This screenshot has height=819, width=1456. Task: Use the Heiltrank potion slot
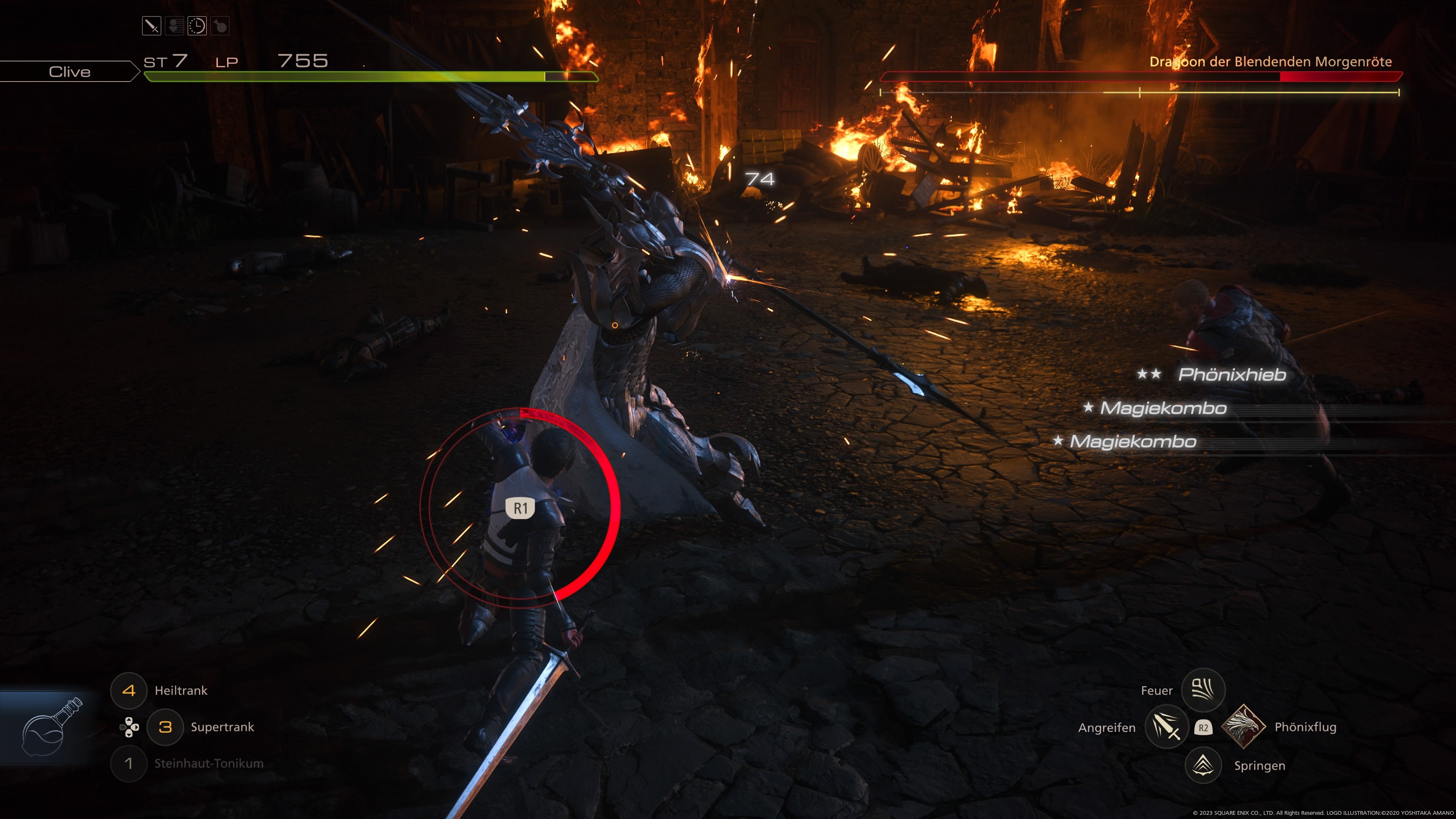[129, 690]
